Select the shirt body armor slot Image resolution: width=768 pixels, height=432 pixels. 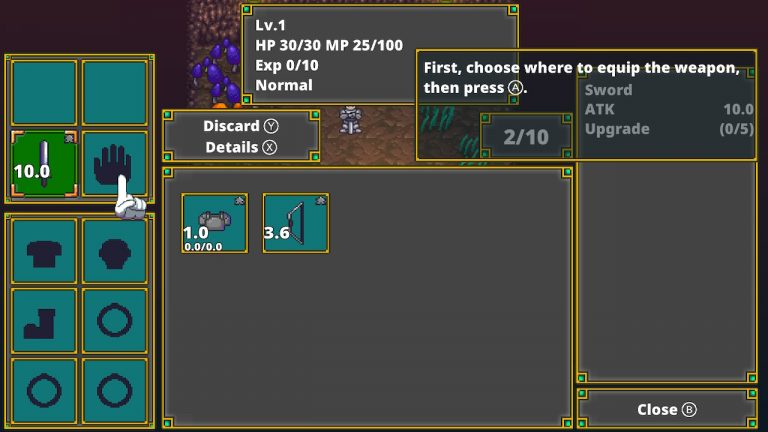click(44, 251)
